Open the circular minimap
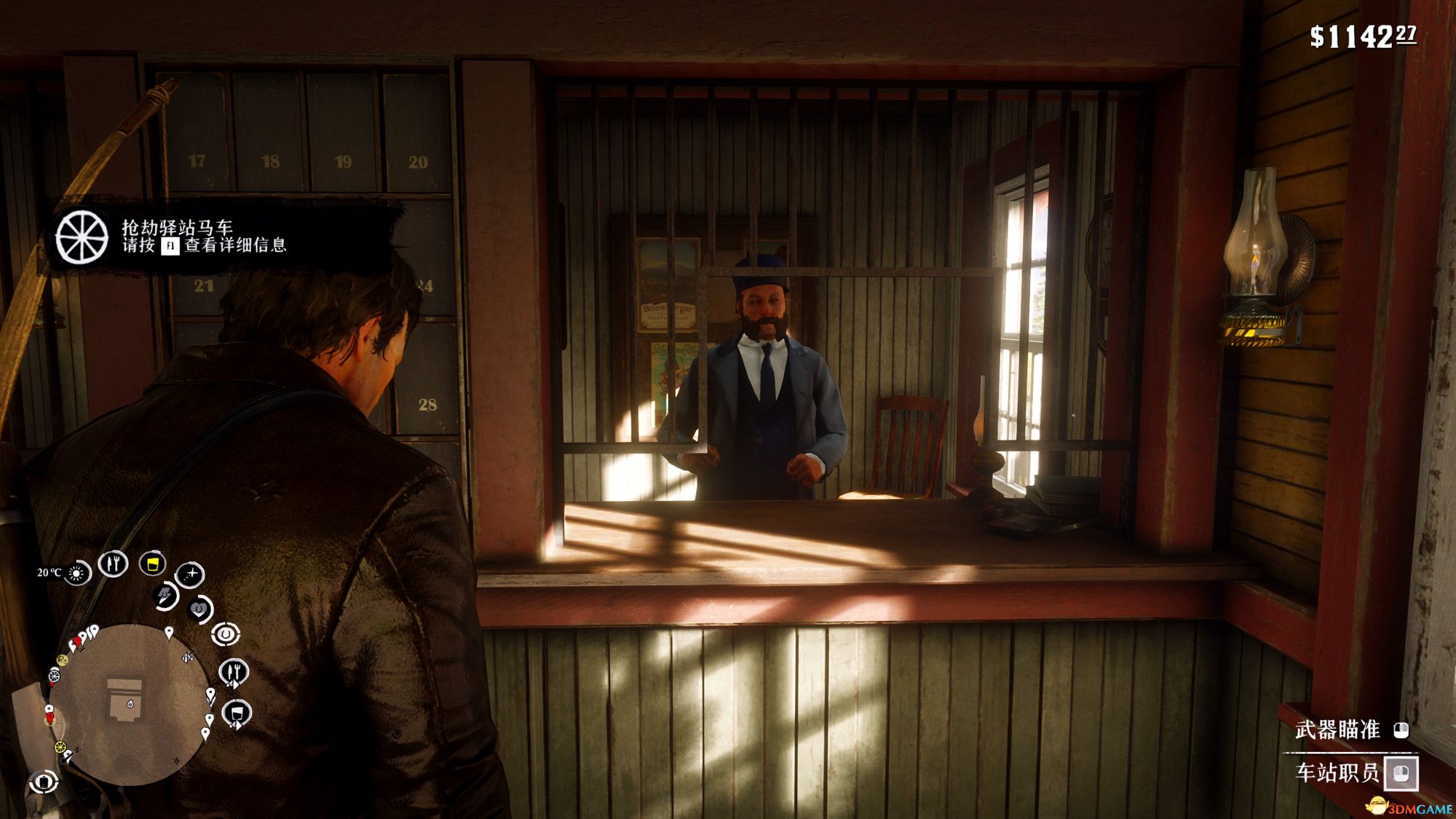The height and width of the screenshot is (819, 1456). pos(129,704)
